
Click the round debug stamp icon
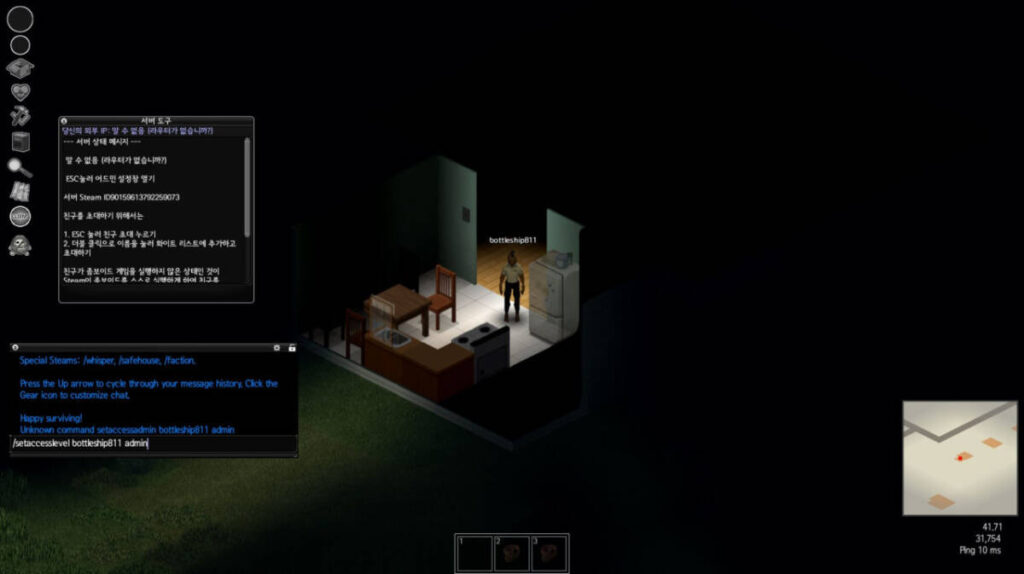point(20,216)
